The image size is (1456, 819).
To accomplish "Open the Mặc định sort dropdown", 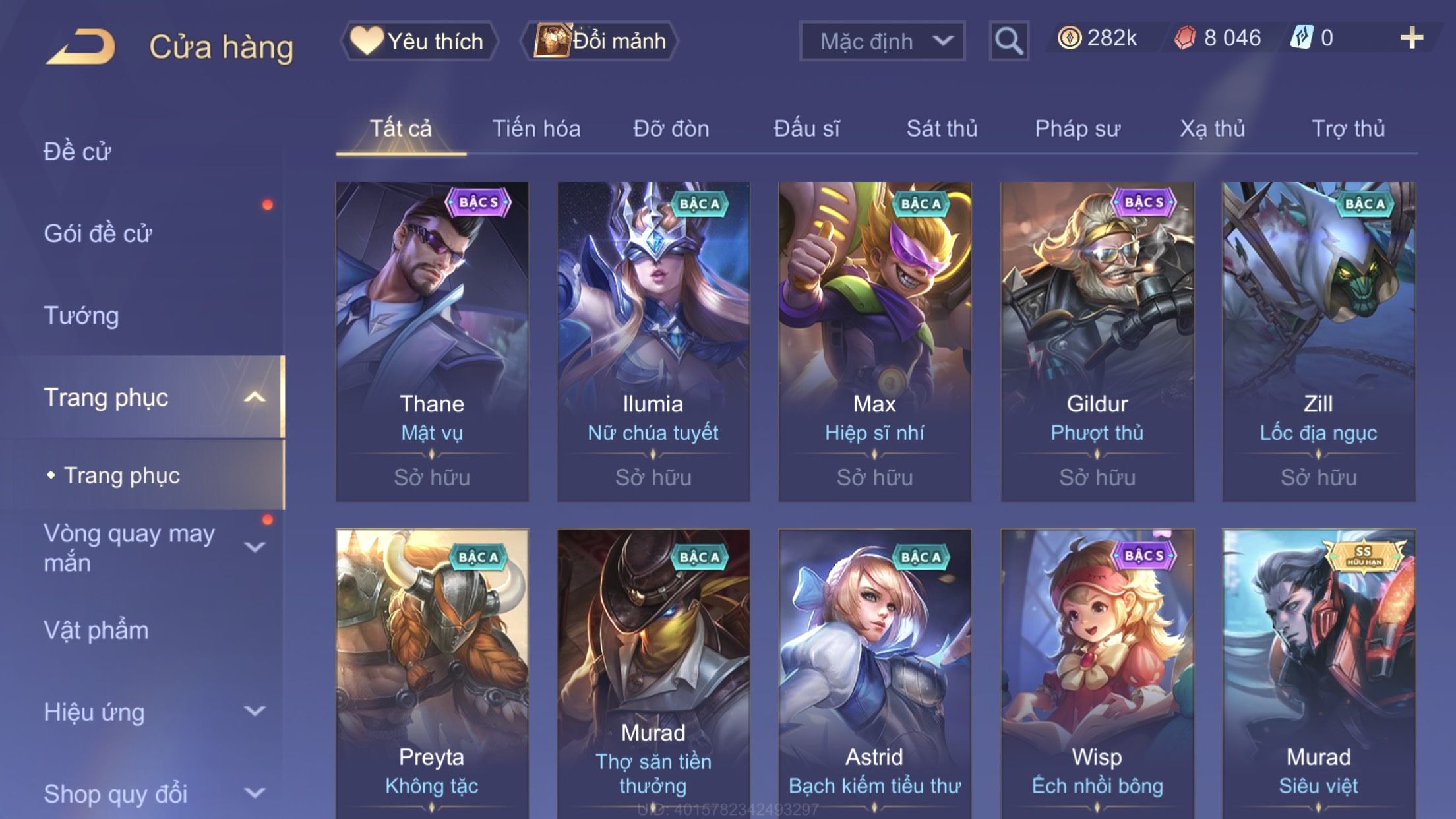I will click(882, 41).
